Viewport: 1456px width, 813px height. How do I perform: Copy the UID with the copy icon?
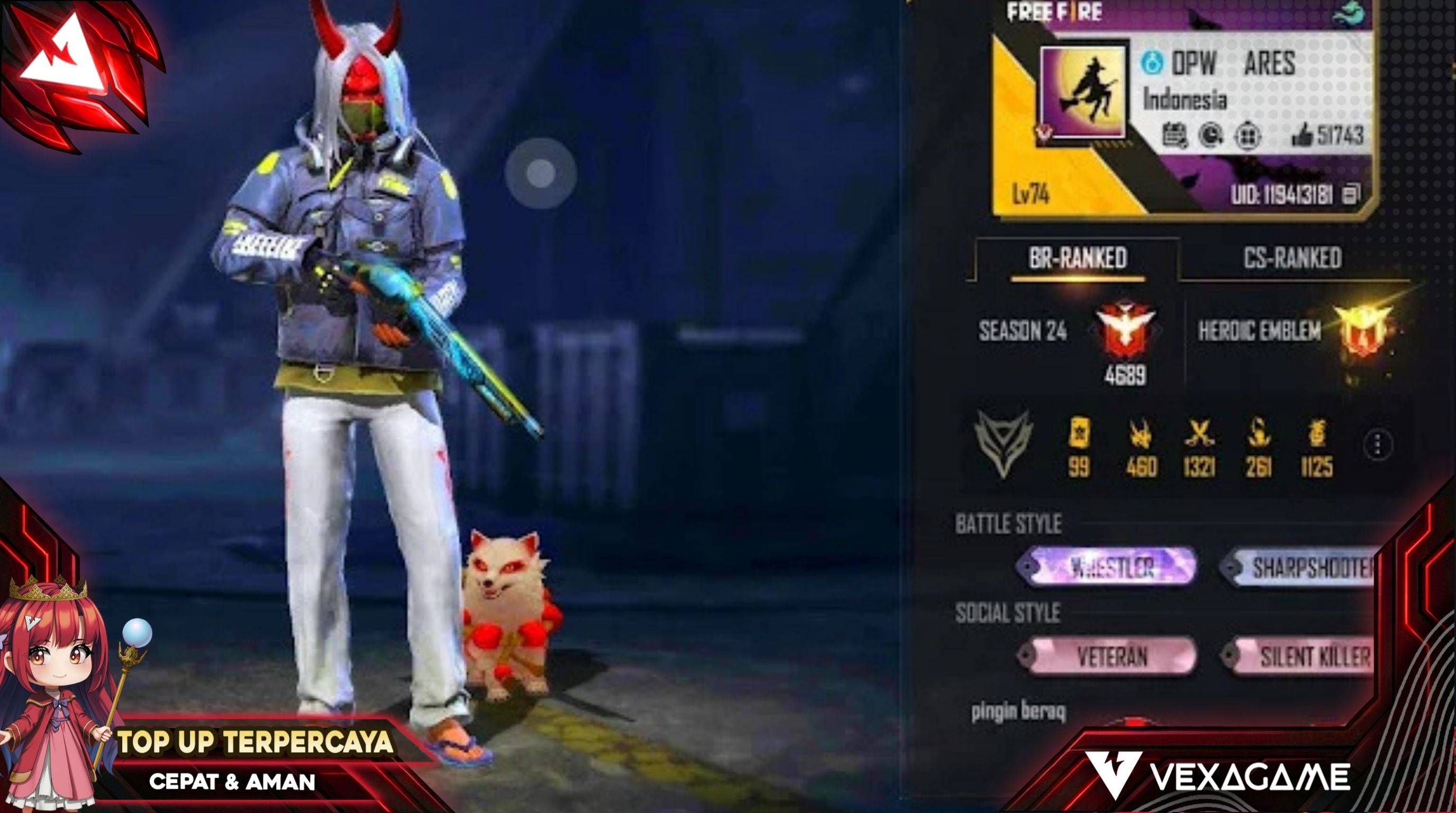tap(1351, 194)
